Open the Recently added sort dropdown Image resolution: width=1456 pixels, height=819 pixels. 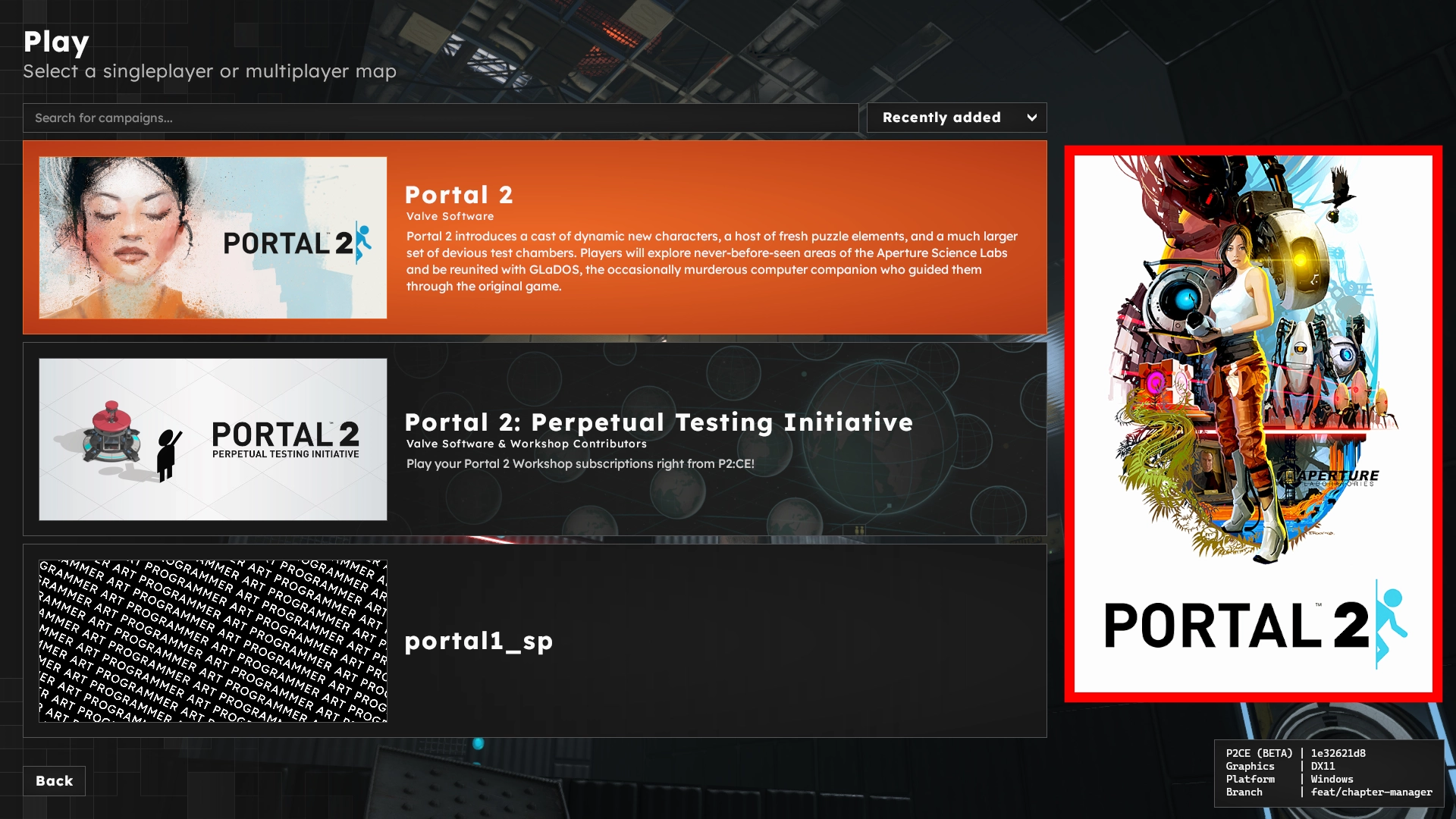[x=956, y=118]
